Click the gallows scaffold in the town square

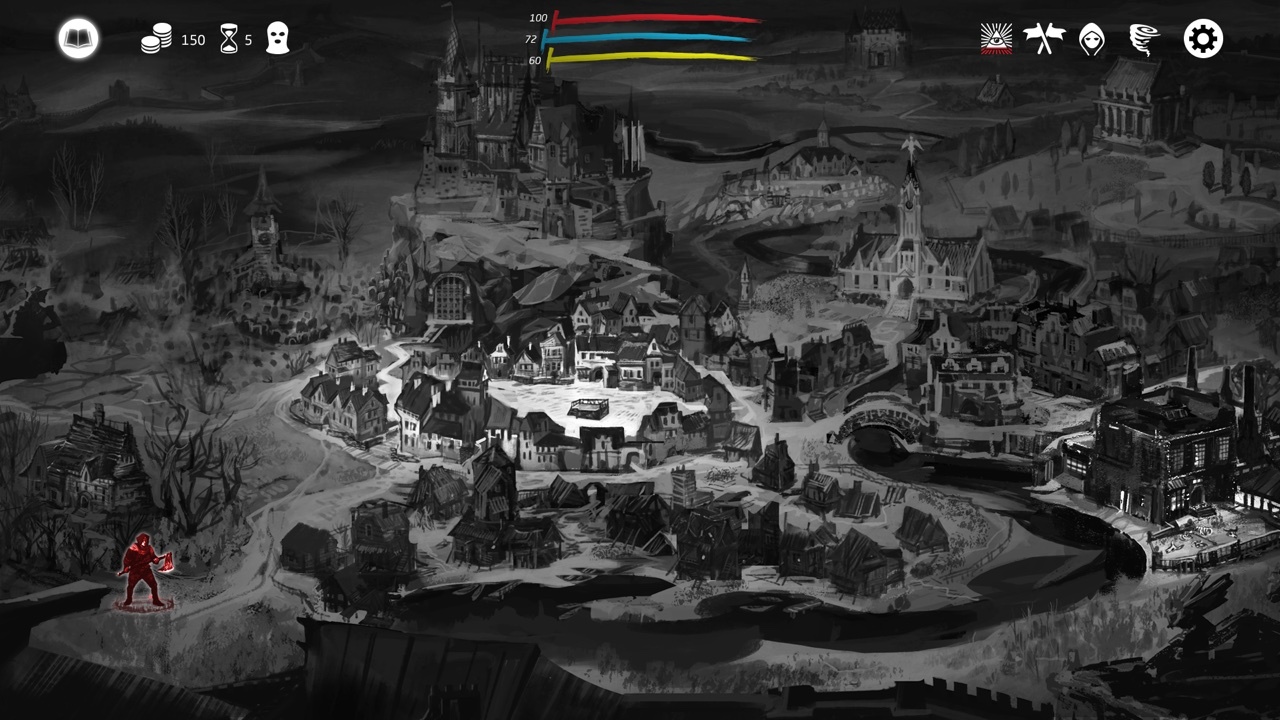(590, 408)
